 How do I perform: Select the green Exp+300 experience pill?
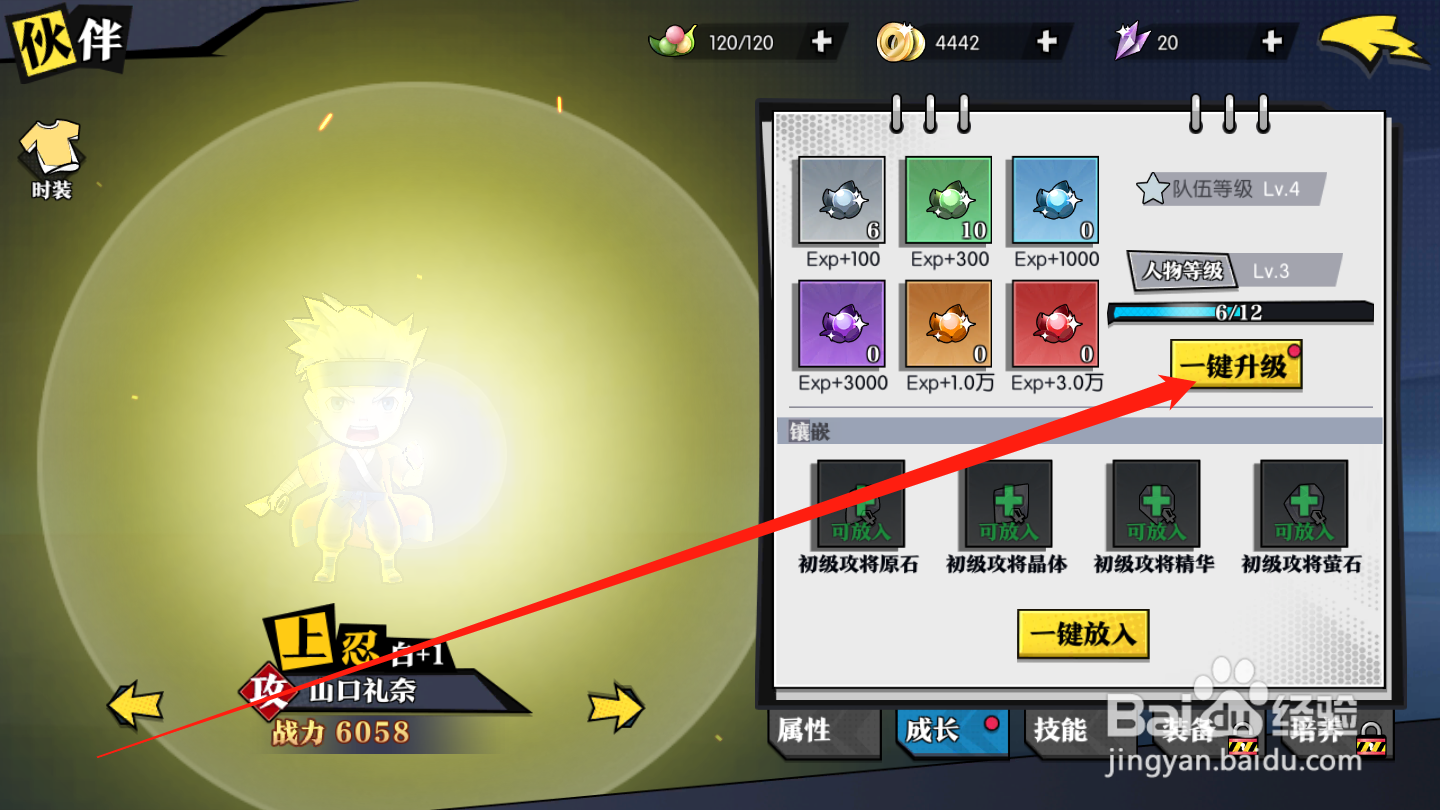pyautogui.click(x=947, y=200)
